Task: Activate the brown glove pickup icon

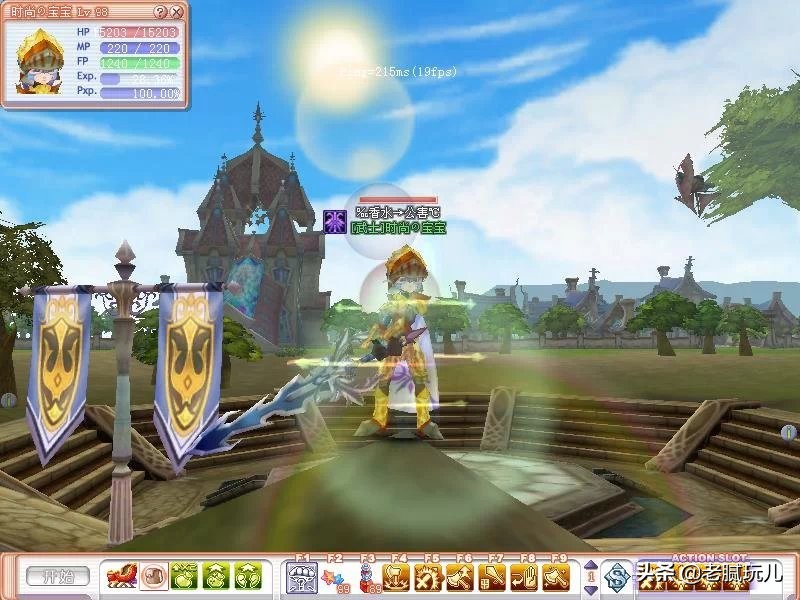Action: coord(153,576)
